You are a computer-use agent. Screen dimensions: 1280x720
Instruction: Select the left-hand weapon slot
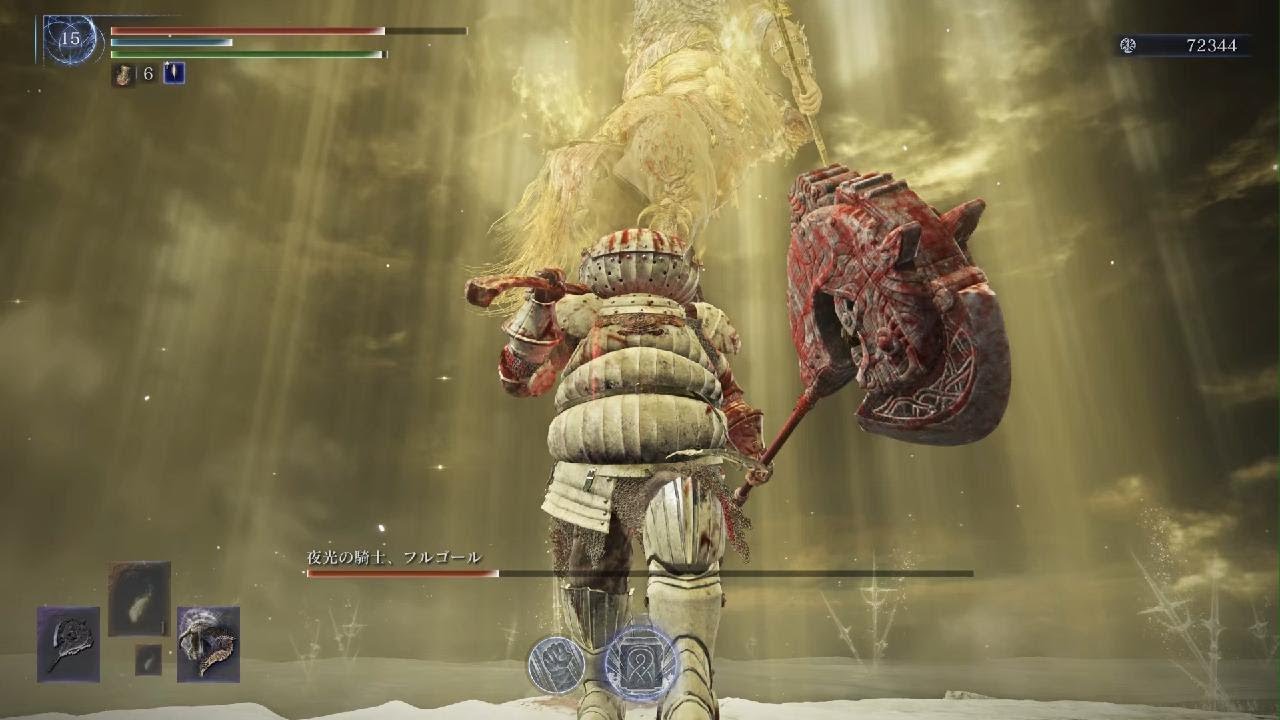(x=68, y=644)
